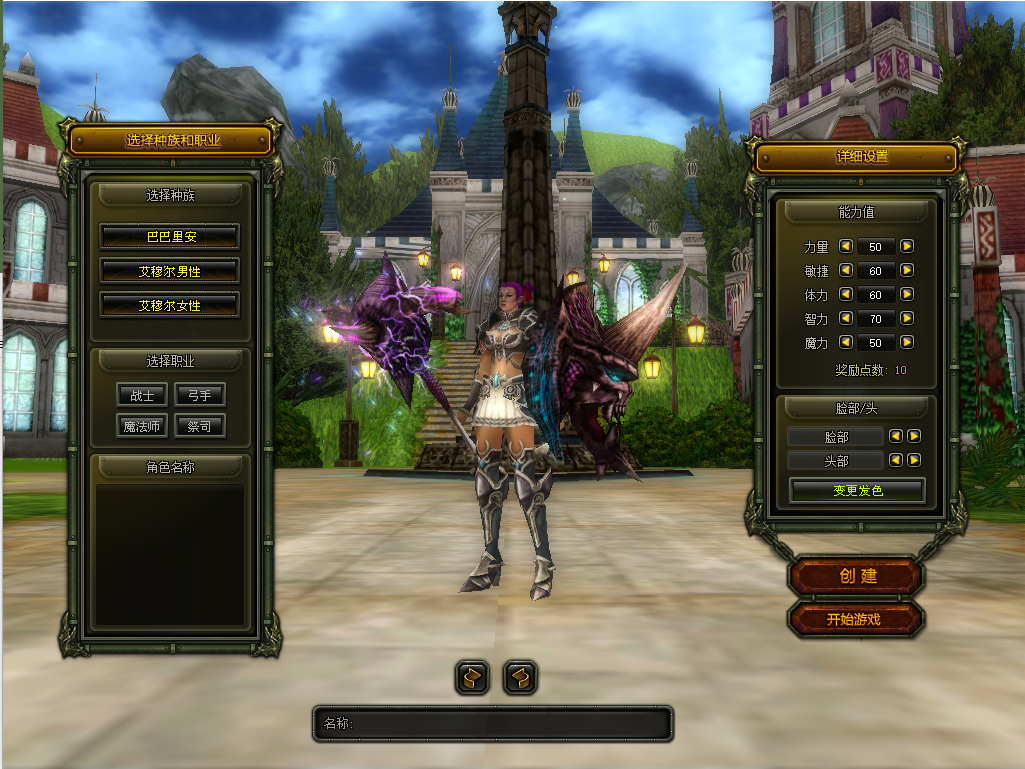Select the 战士 class
This screenshot has width=1025, height=769.
point(142,395)
